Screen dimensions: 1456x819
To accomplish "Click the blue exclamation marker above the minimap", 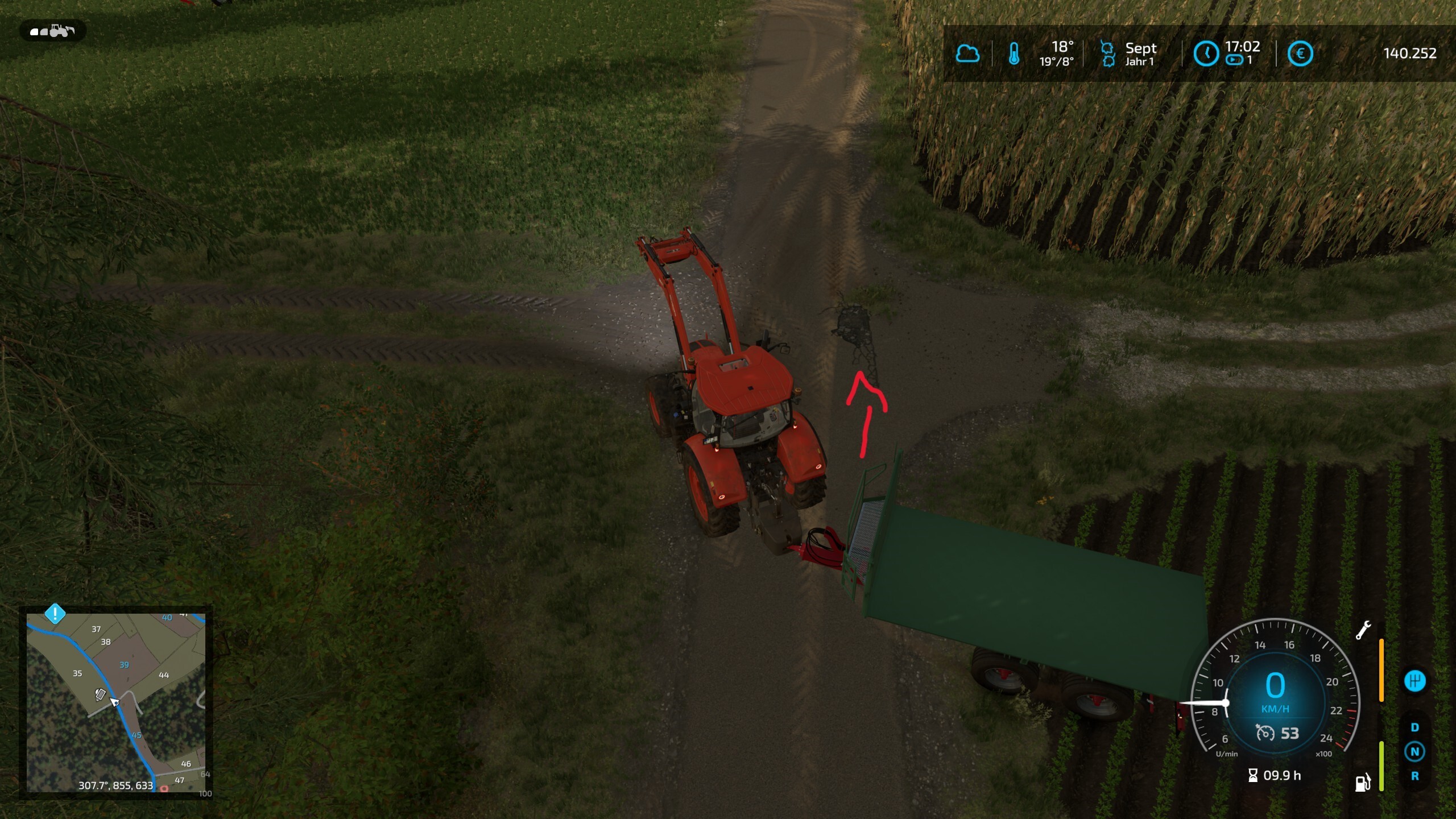I will pos(55,614).
